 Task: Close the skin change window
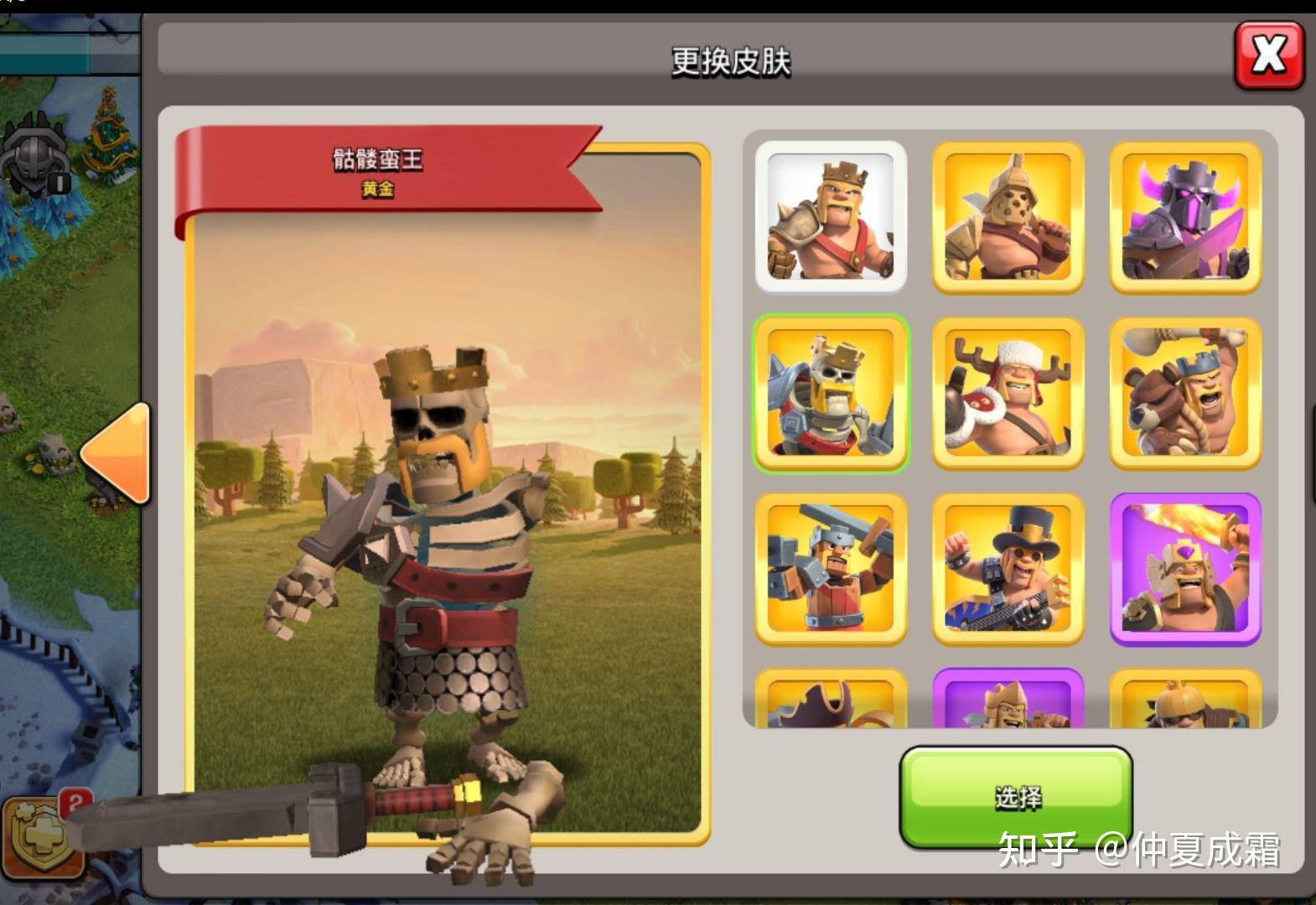coord(1269,56)
